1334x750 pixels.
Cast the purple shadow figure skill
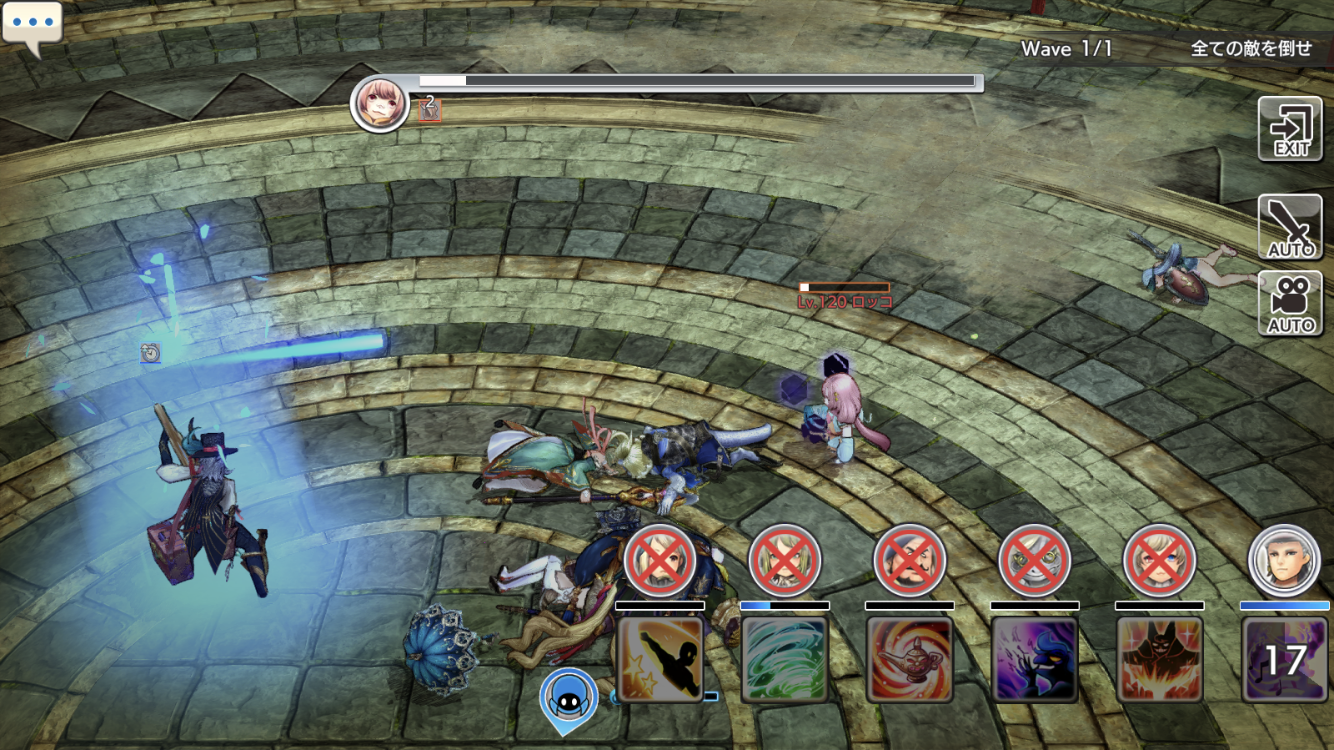pyautogui.click(x=1035, y=659)
